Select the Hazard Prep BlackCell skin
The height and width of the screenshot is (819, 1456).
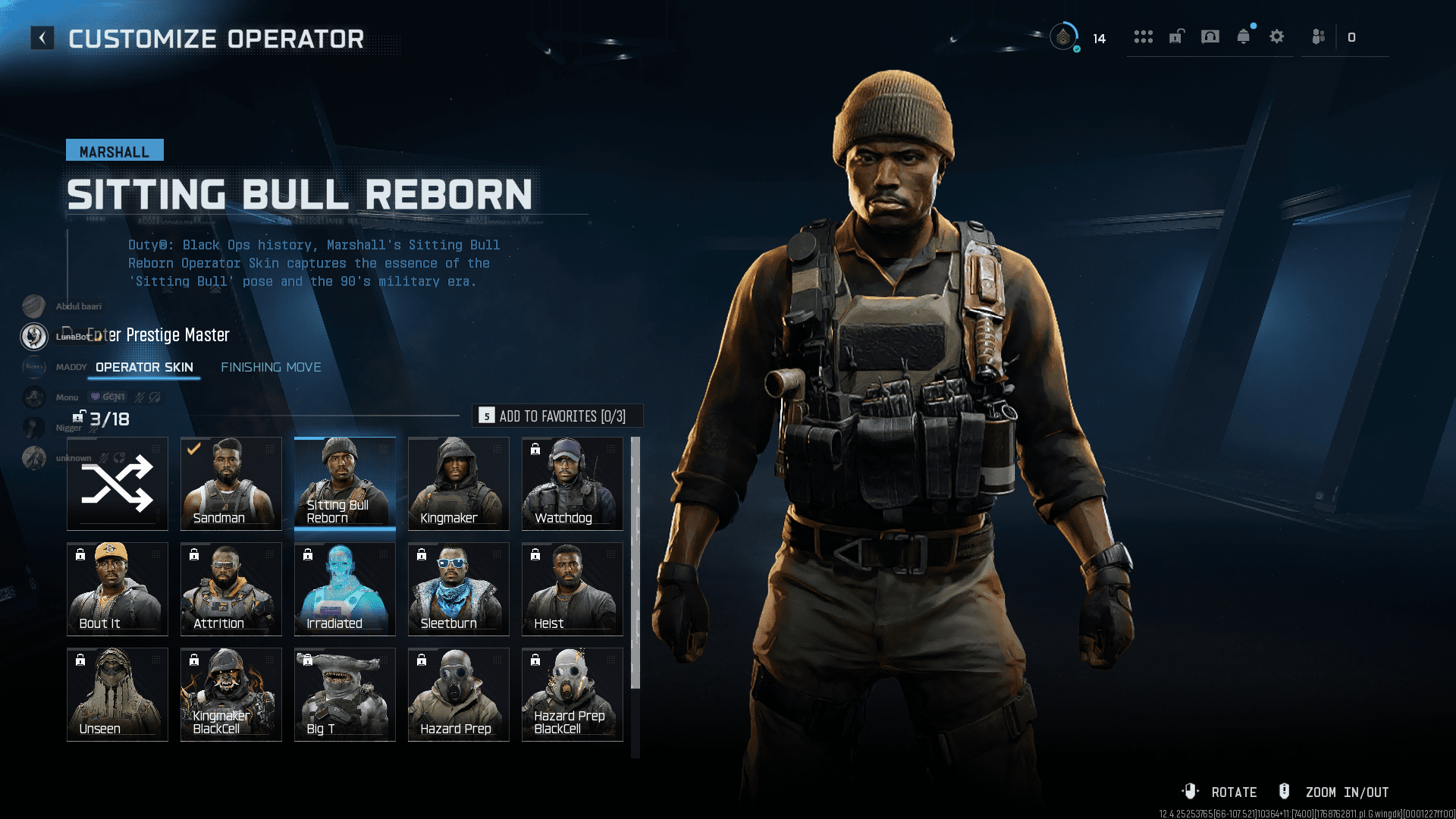572,694
